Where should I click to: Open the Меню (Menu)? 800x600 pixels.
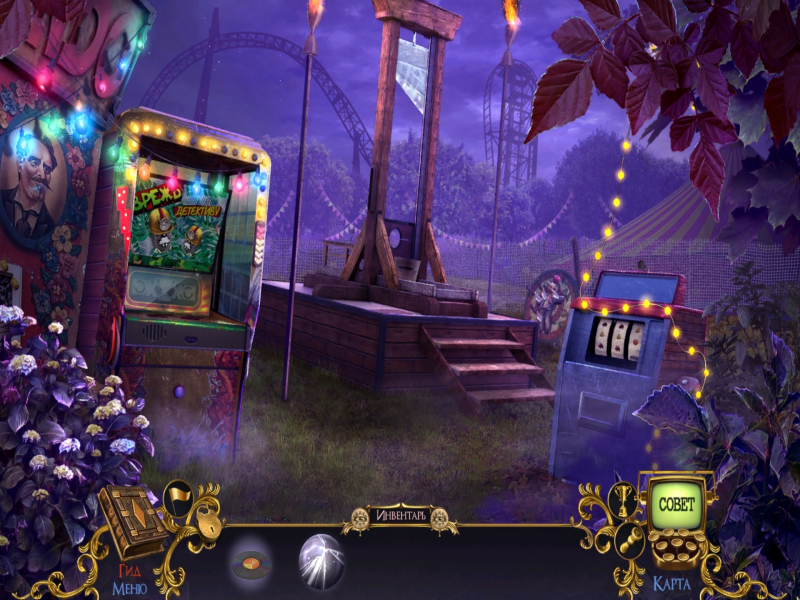129,587
